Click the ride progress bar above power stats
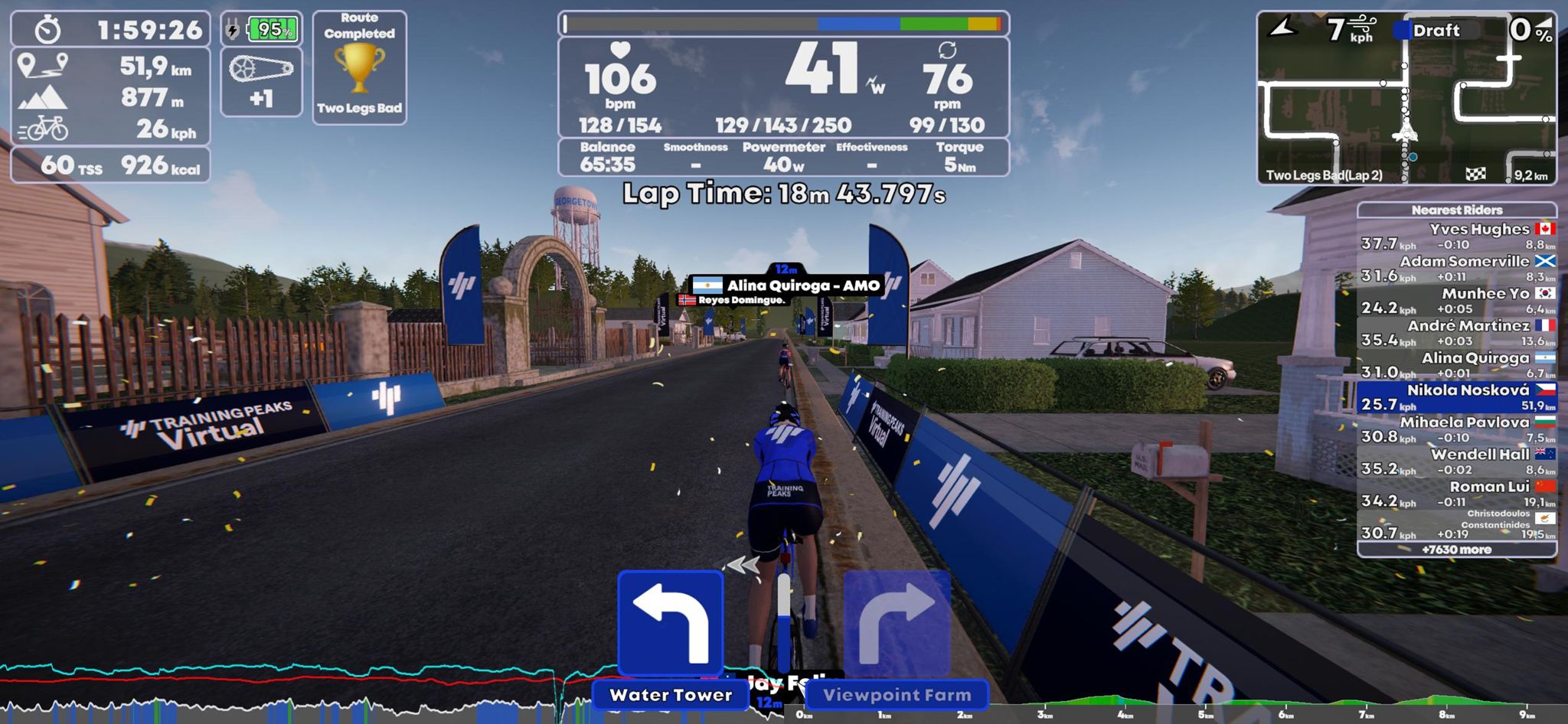The image size is (1568, 724). point(782,24)
